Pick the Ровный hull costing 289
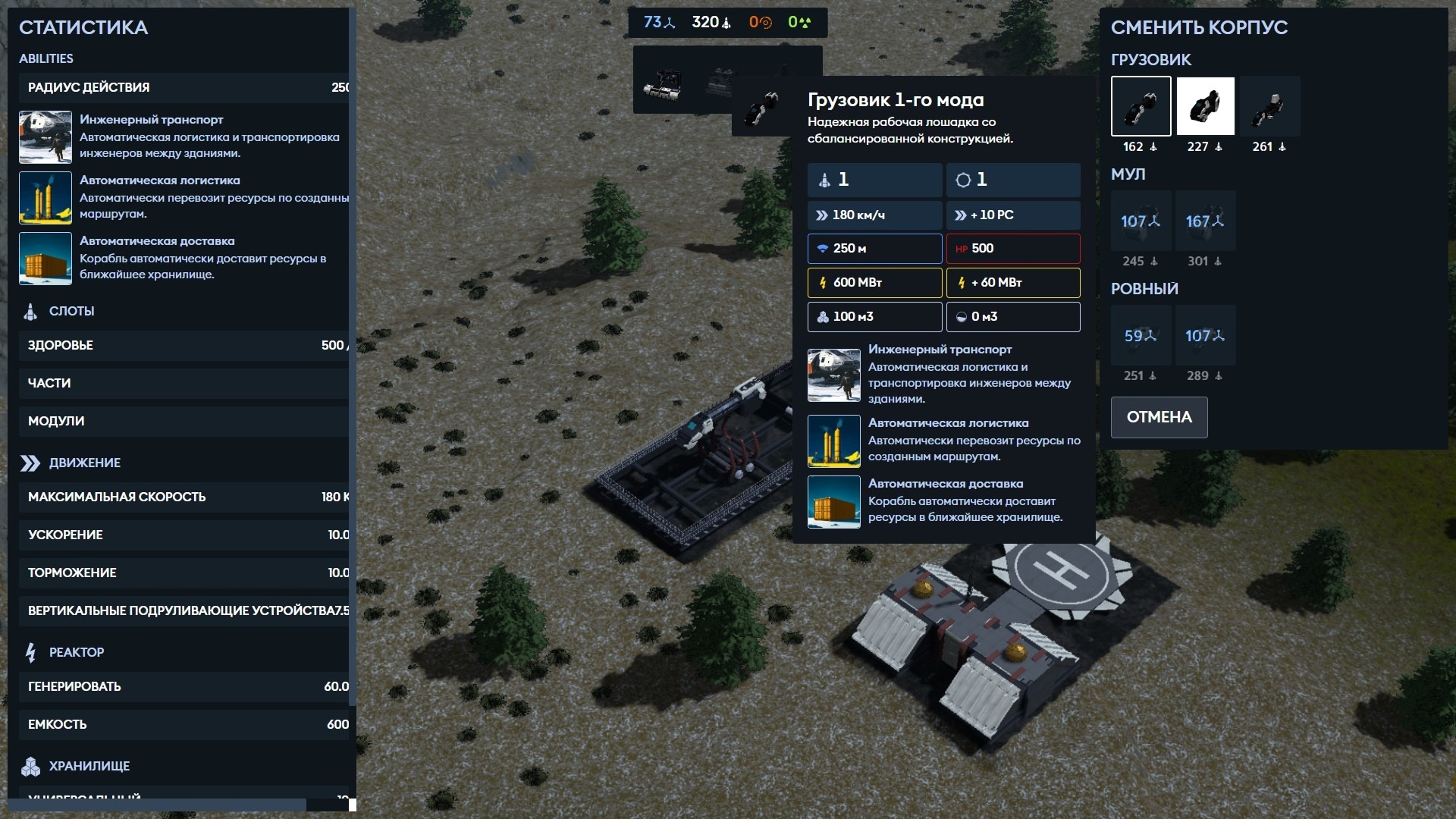 (x=1205, y=336)
